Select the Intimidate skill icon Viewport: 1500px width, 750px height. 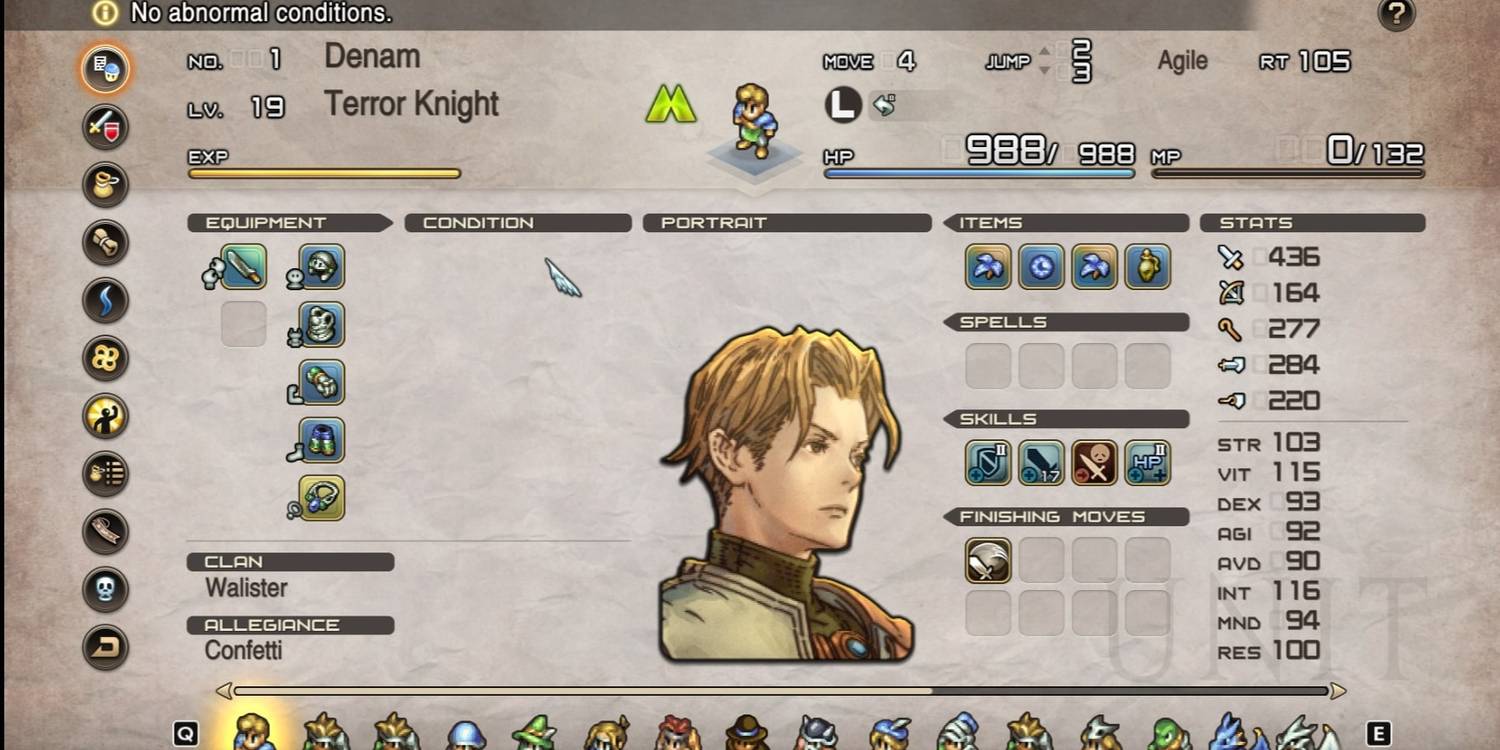click(1094, 462)
